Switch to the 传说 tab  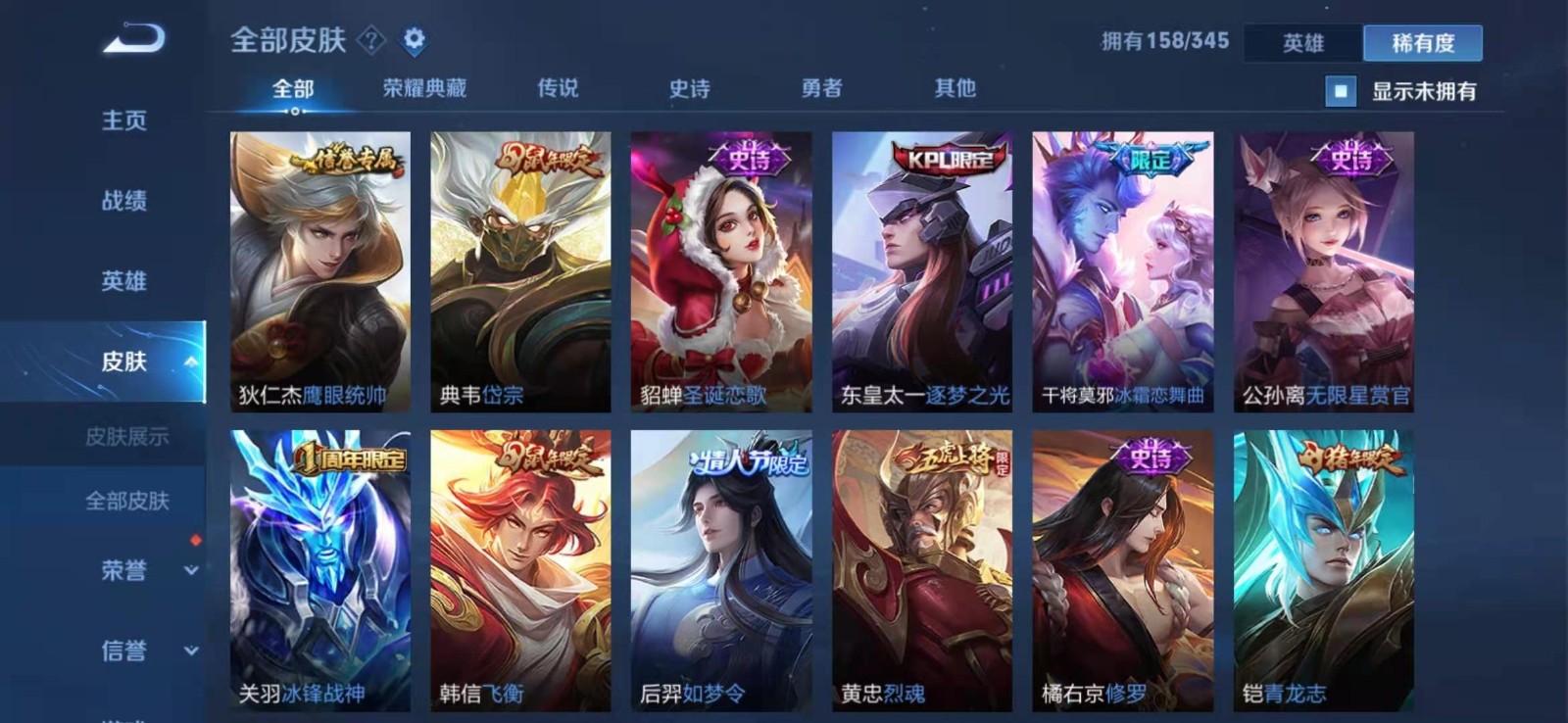tap(556, 87)
